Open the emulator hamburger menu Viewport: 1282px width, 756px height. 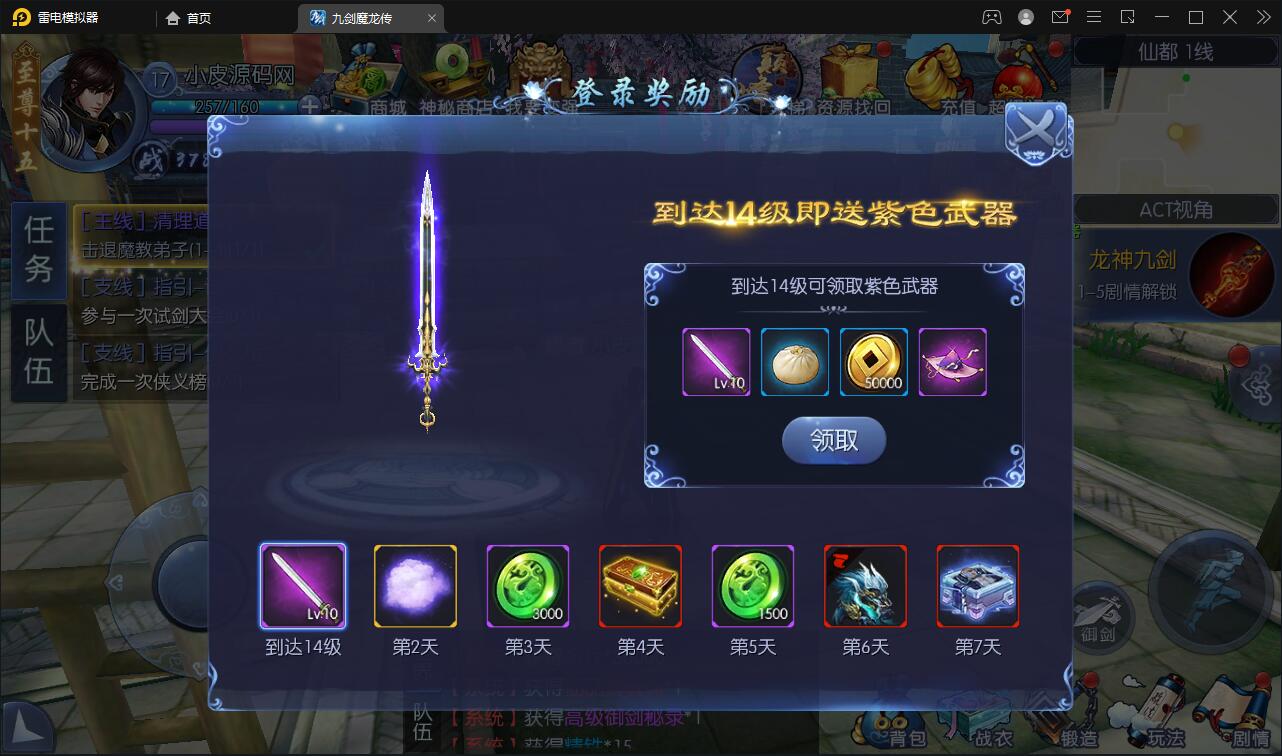1094,17
